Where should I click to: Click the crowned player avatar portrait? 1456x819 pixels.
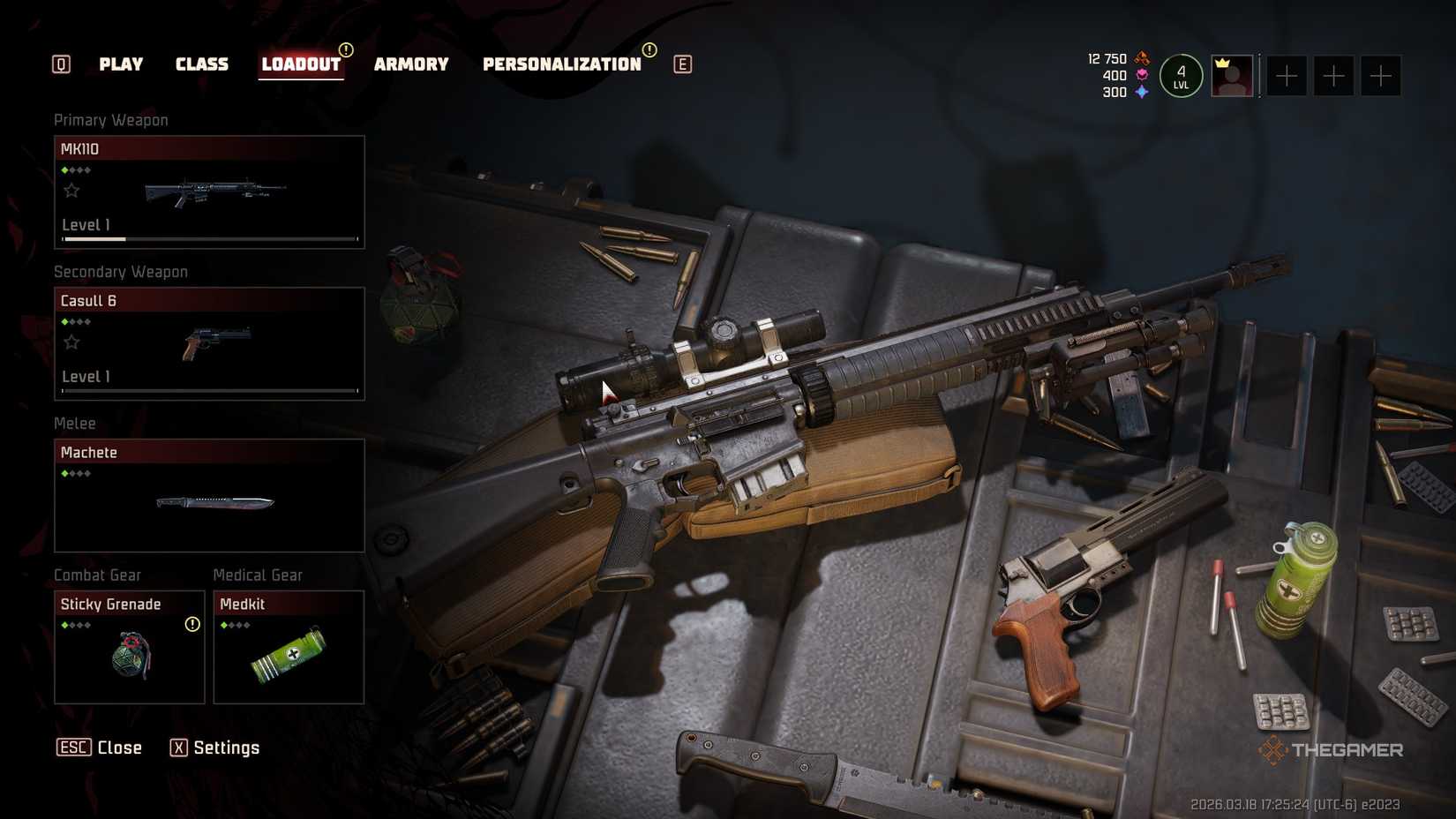click(1232, 75)
